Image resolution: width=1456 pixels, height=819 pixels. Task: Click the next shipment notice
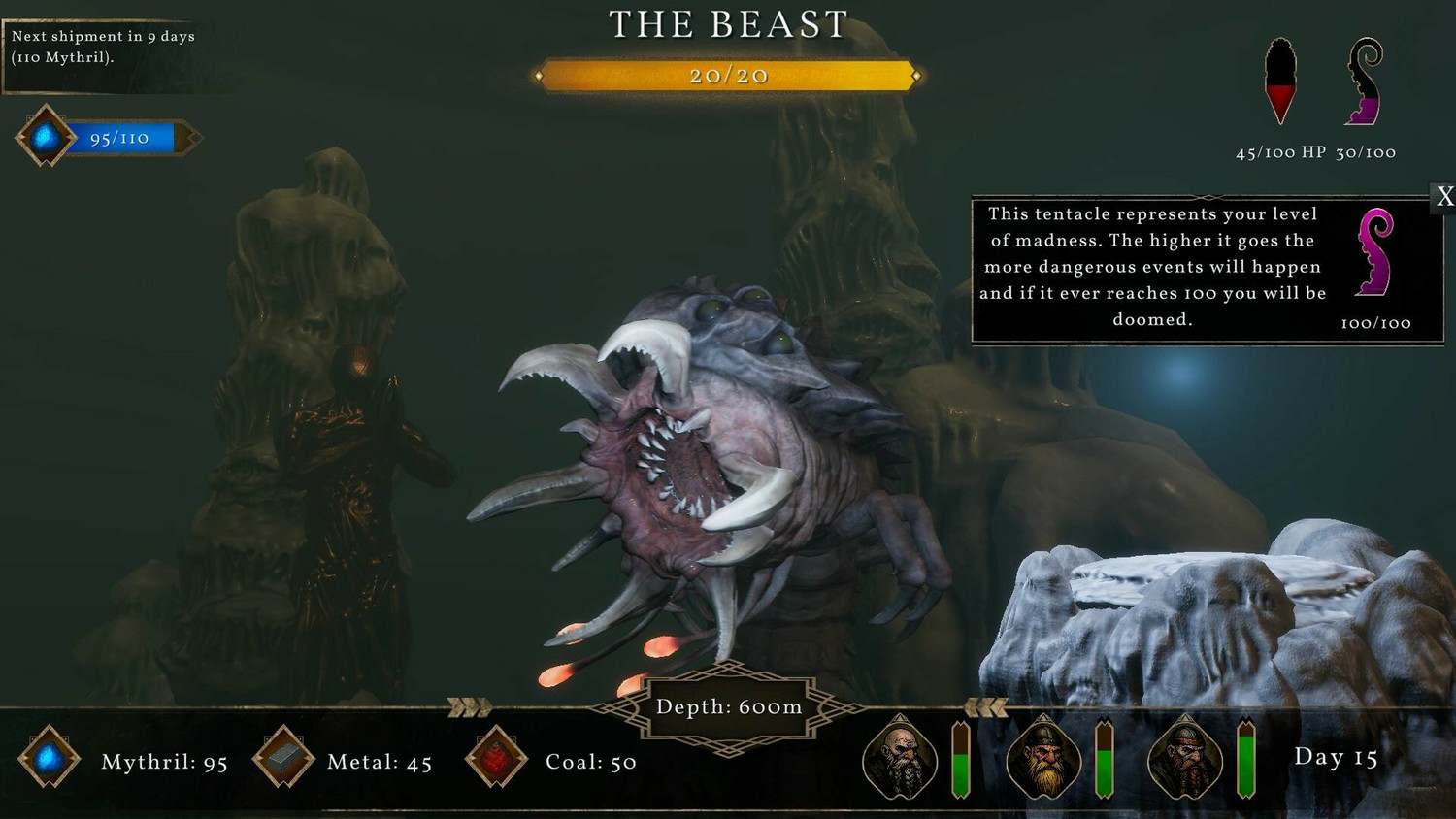point(103,47)
